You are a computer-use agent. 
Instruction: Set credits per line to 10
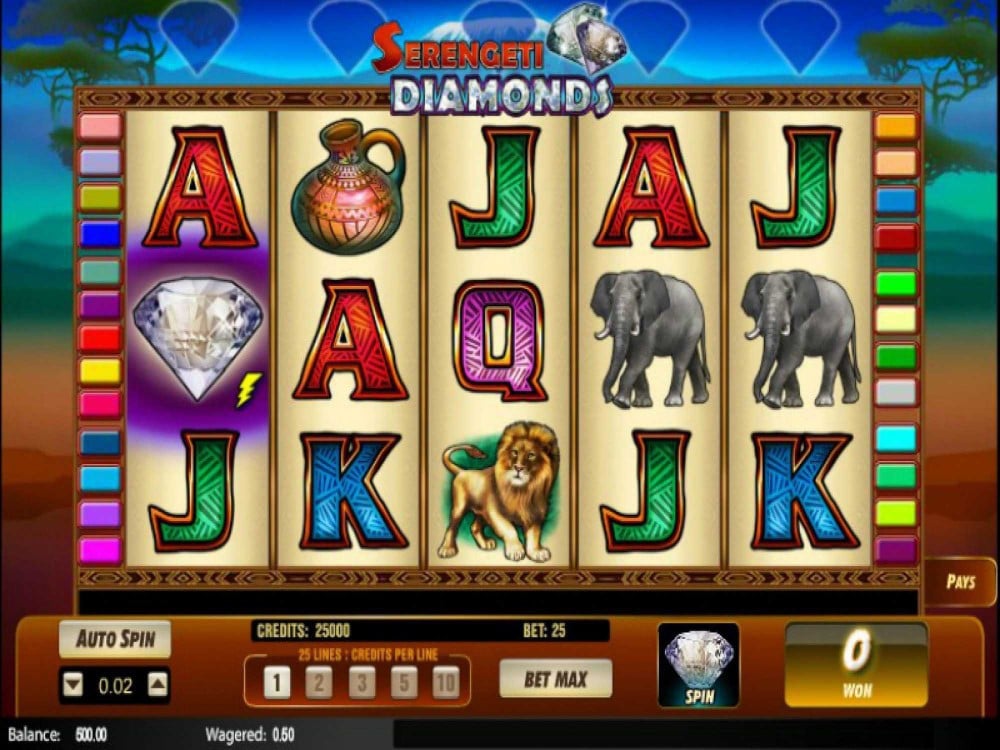point(447,683)
